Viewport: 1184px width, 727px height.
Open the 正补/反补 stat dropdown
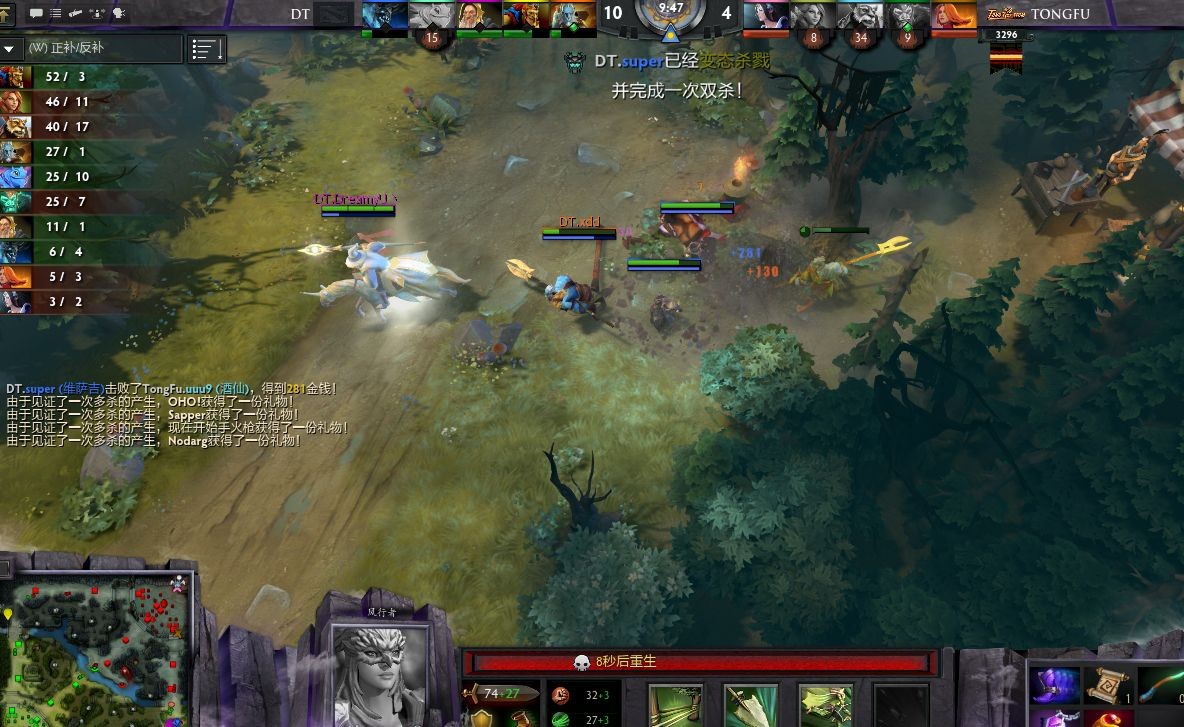pyautogui.click(x=92, y=48)
